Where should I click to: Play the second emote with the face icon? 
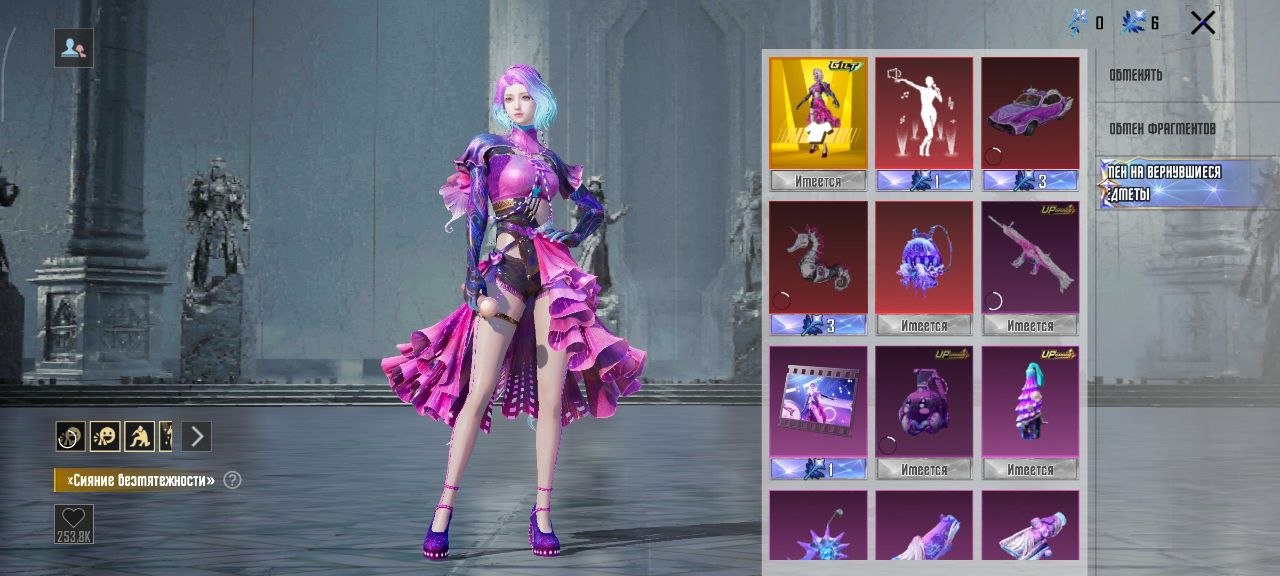pyautogui.click(x=105, y=436)
